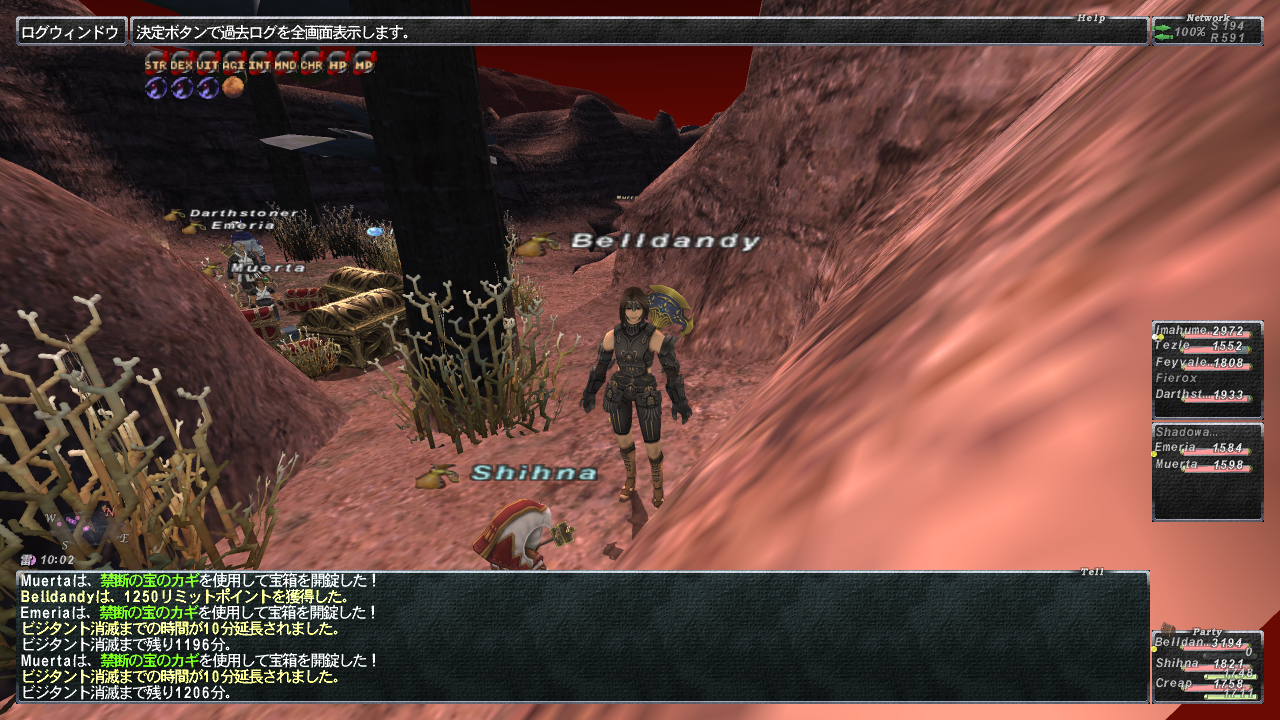Select the VIT status effect icon
The width and height of the screenshot is (1280, 720).
pyautogui.click(x=207, y=63)
